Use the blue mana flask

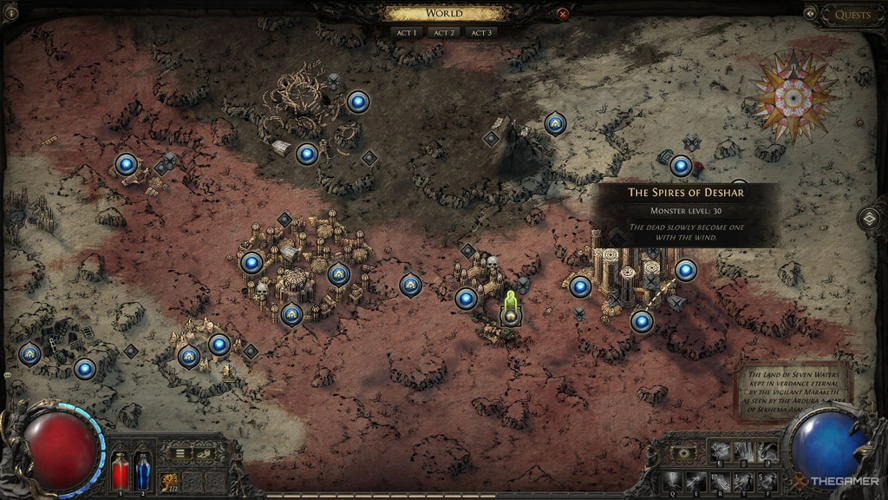143,470
